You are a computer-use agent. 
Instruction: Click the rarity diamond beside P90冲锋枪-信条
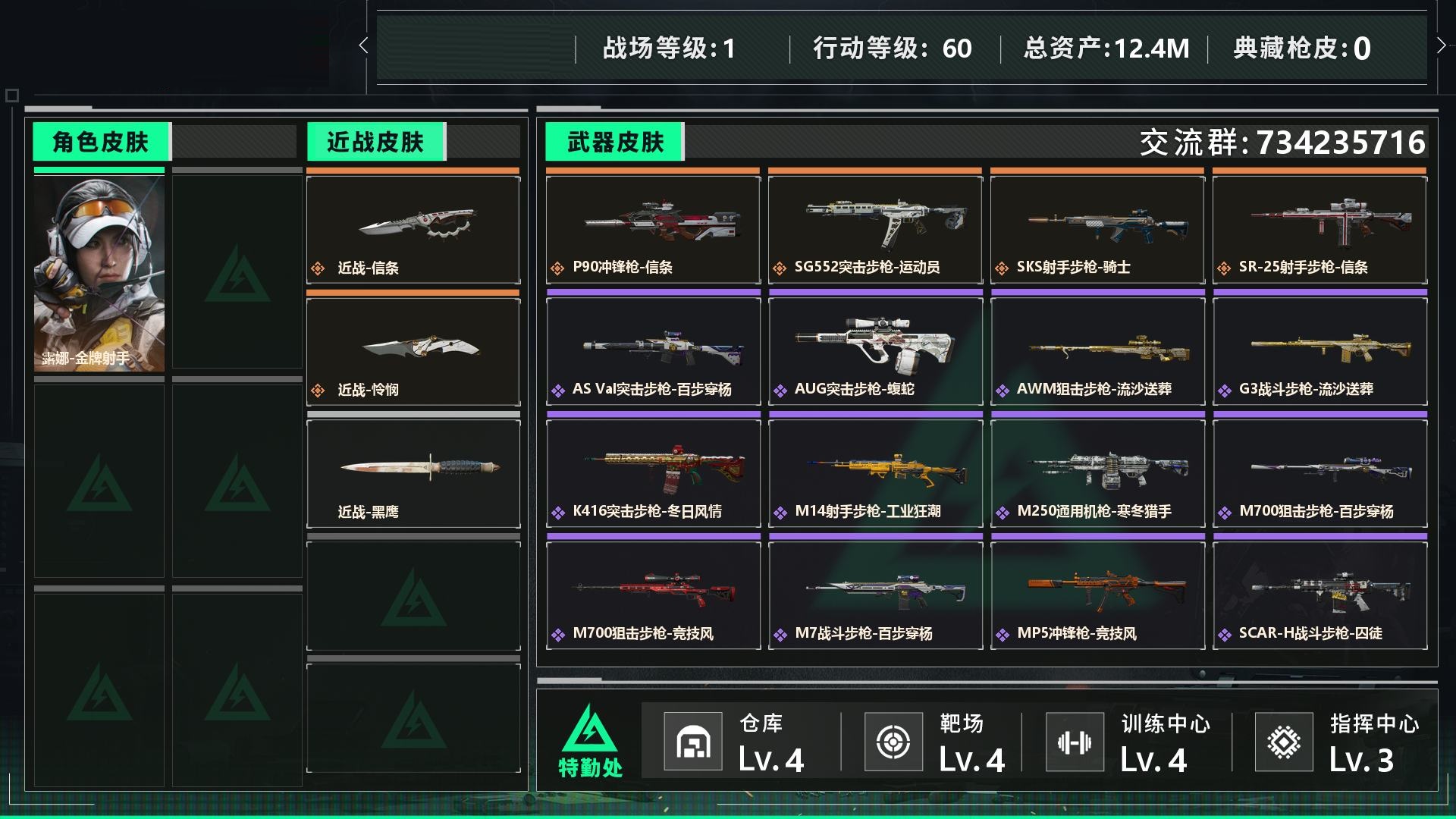coord(559,267)
